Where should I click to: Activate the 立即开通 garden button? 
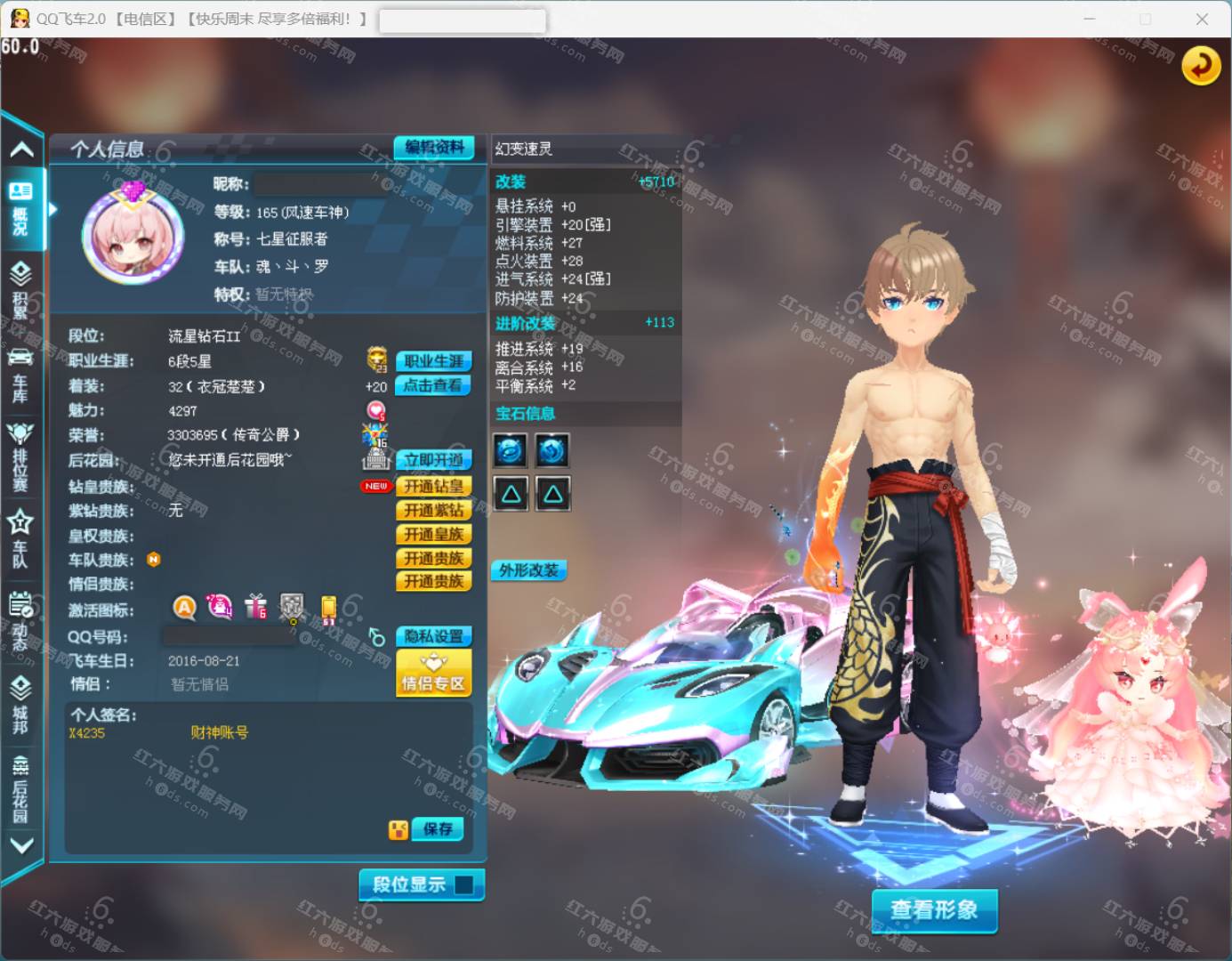[x=433, y=460]
